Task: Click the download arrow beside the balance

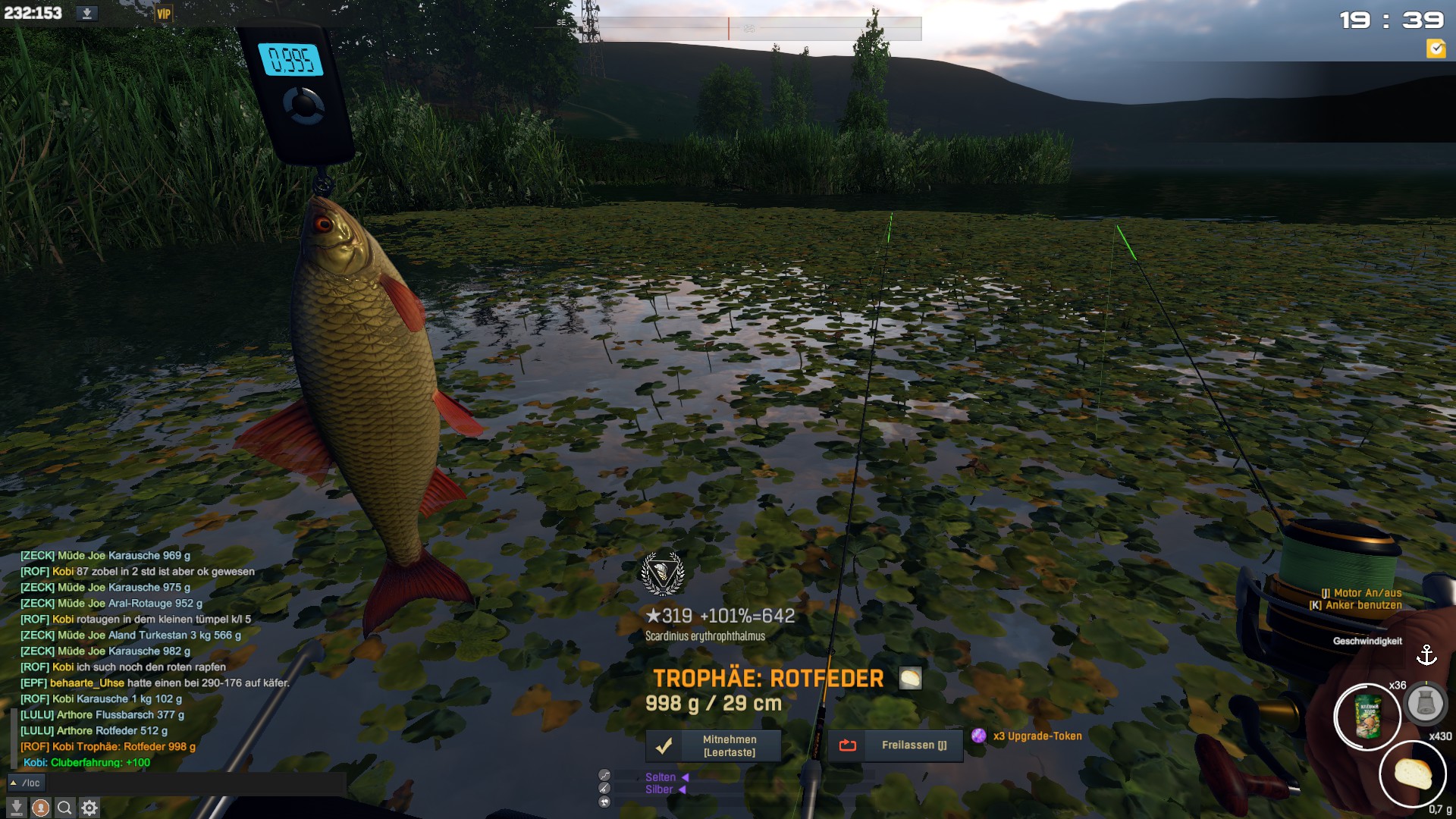Action: [87, 13]
